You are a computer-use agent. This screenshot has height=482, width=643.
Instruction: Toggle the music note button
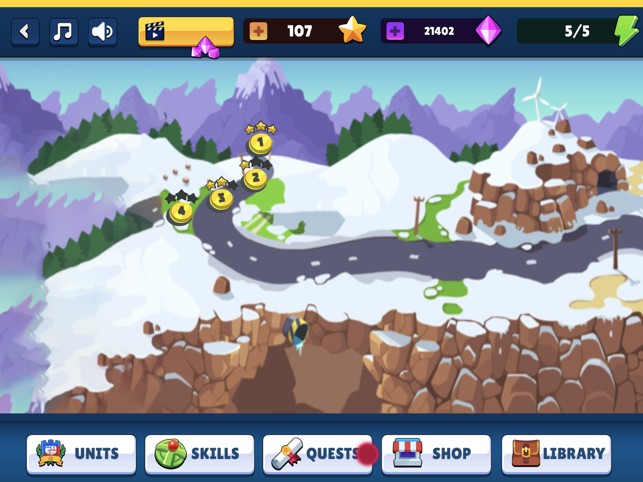[x=63, y=31]
